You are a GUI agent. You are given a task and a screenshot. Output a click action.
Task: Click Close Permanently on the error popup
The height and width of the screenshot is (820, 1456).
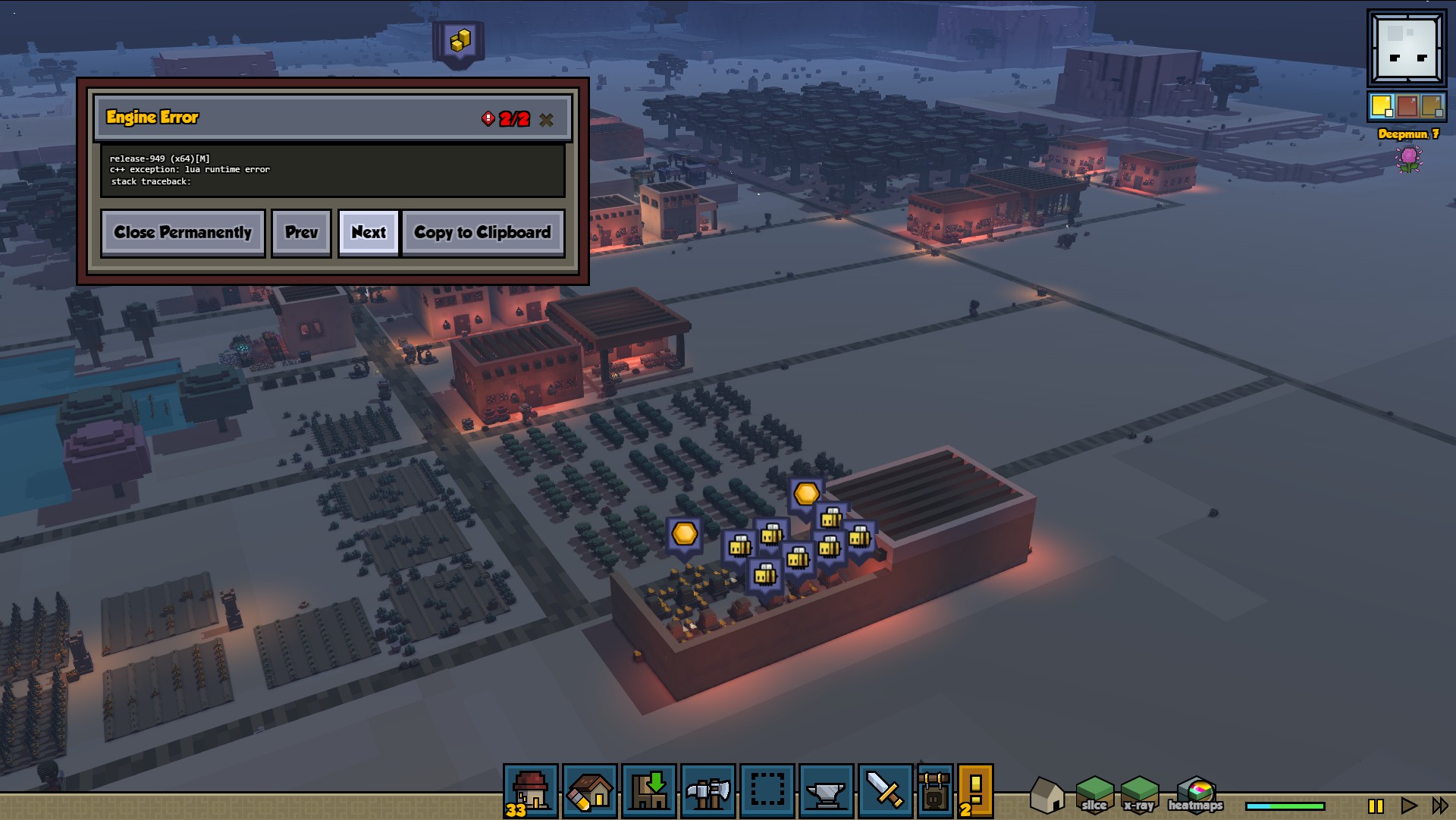tap(183, 233)
